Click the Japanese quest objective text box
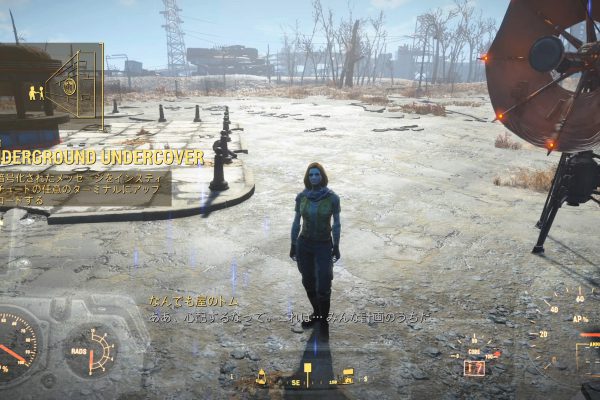This screenshot has width=600, height=400. 87,187
